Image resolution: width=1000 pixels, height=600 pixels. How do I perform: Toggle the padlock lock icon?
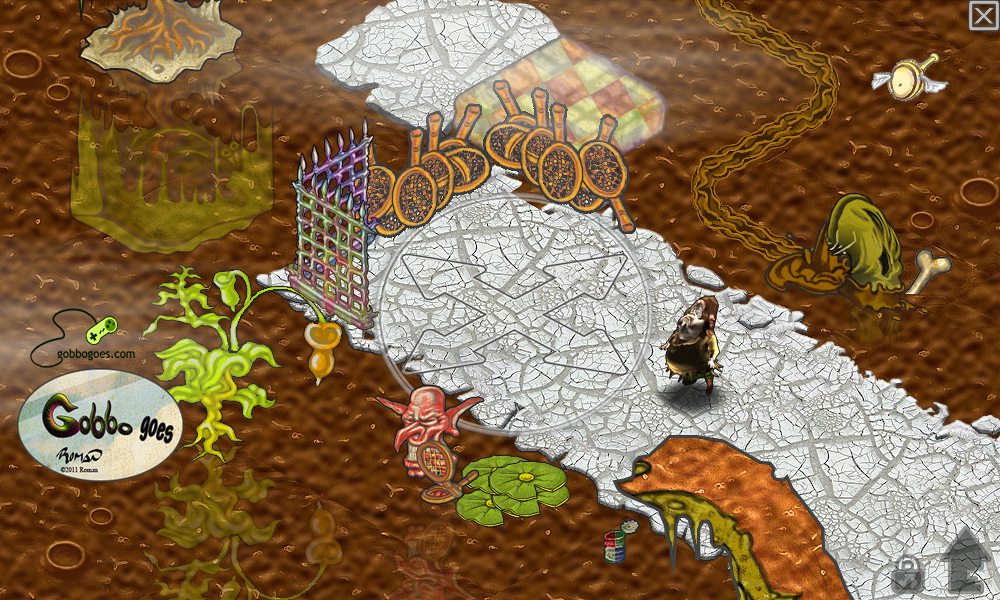pyautogui.click(x=907, y=572)
